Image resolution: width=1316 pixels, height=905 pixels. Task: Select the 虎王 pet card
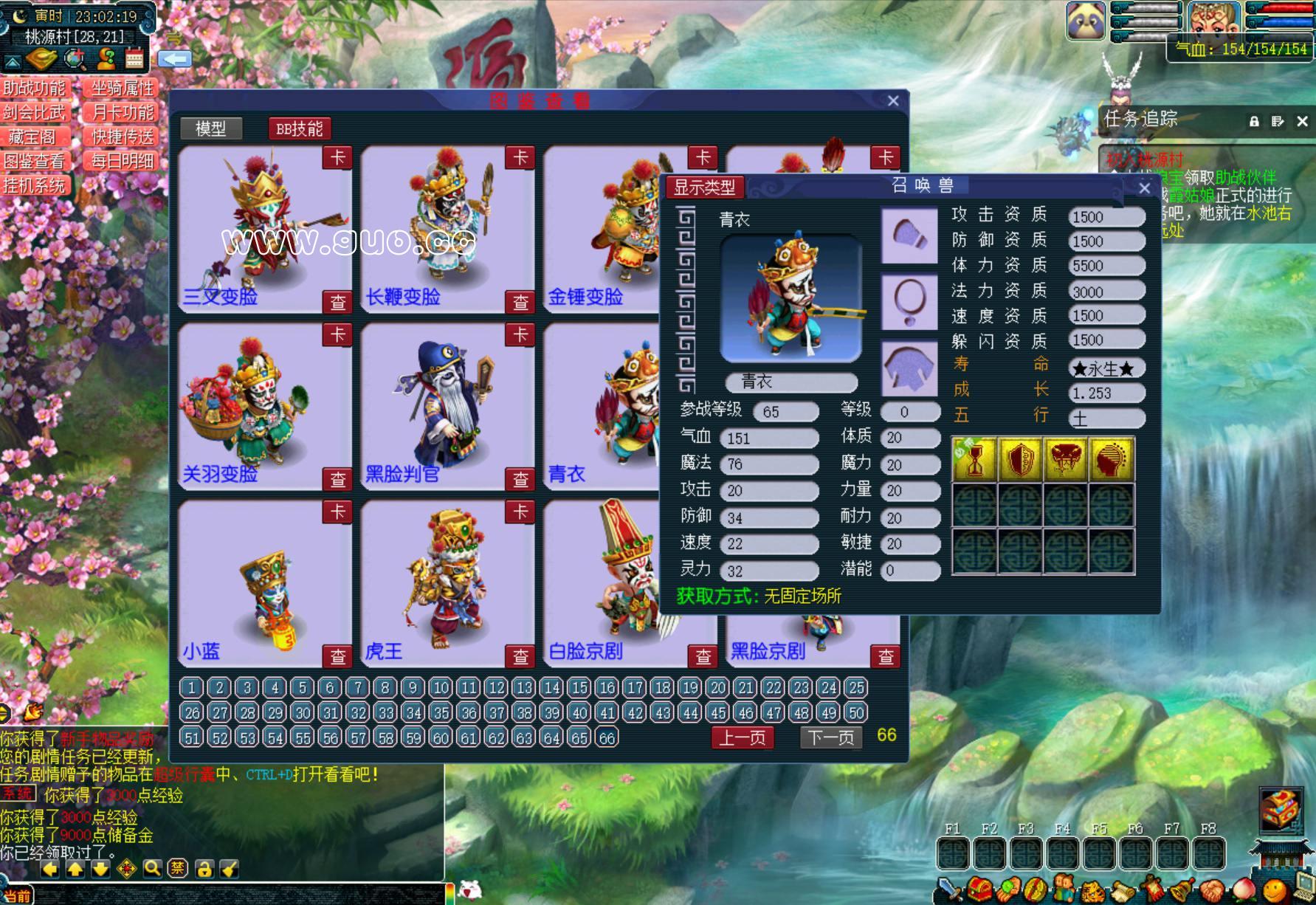(447, 583)
